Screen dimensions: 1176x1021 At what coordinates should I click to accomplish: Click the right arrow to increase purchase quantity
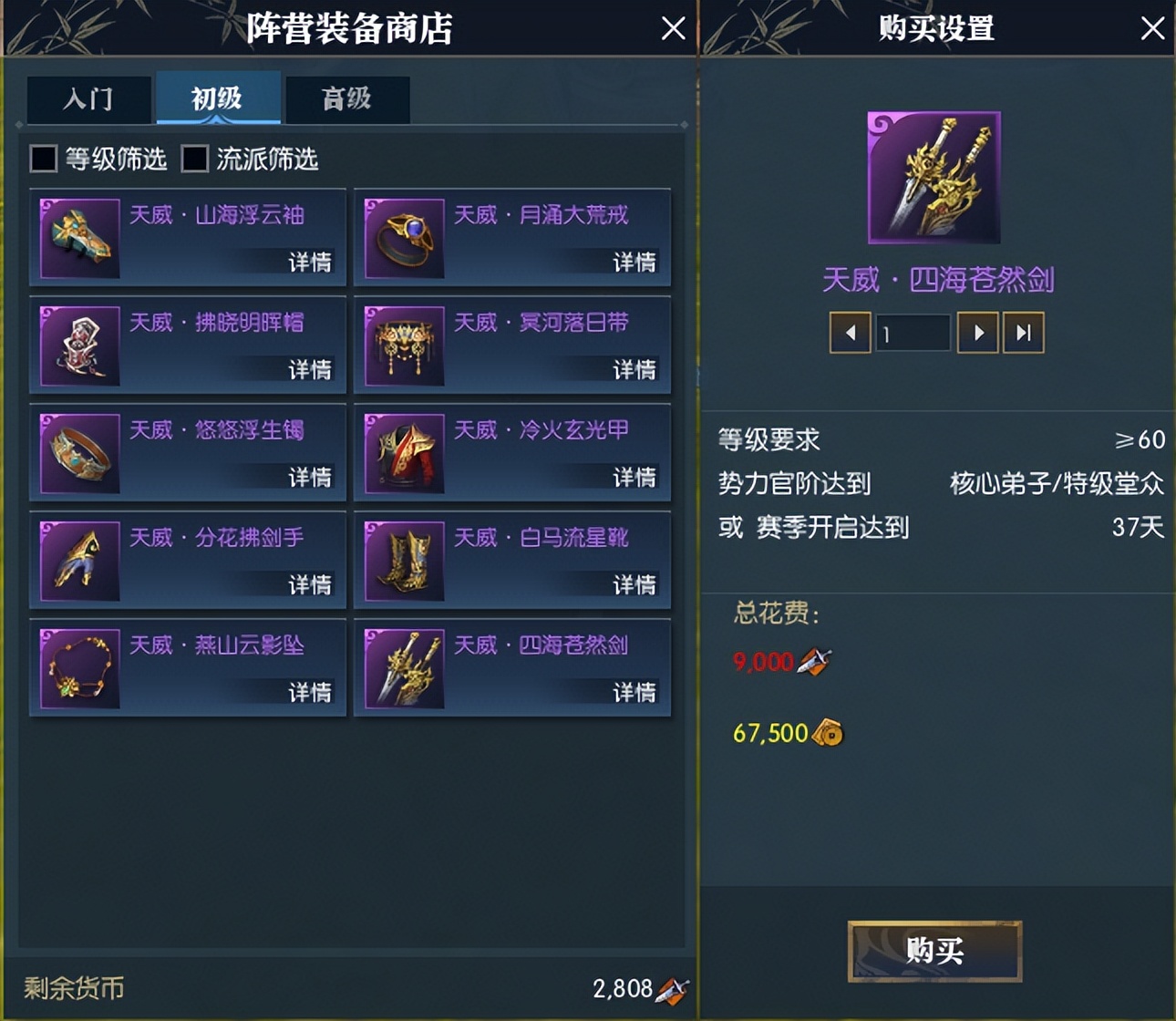(x=977, y=332)
